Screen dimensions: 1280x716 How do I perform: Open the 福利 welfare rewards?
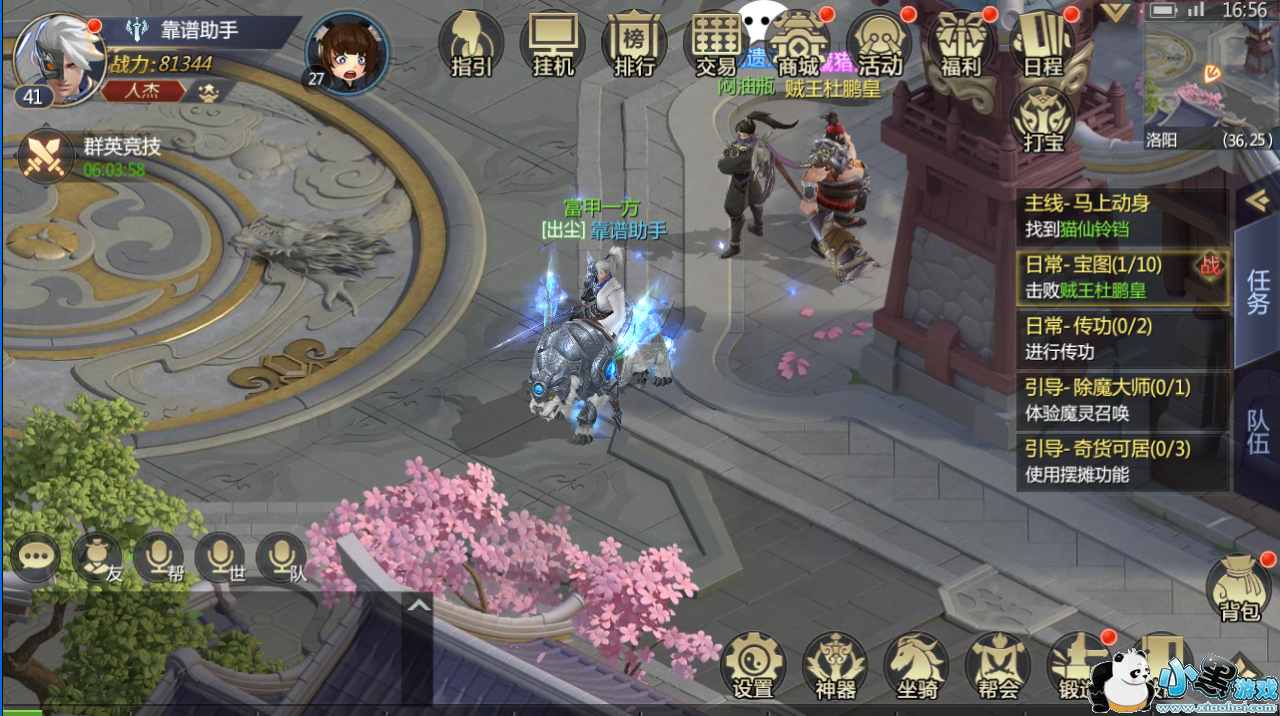pos(962,44)
